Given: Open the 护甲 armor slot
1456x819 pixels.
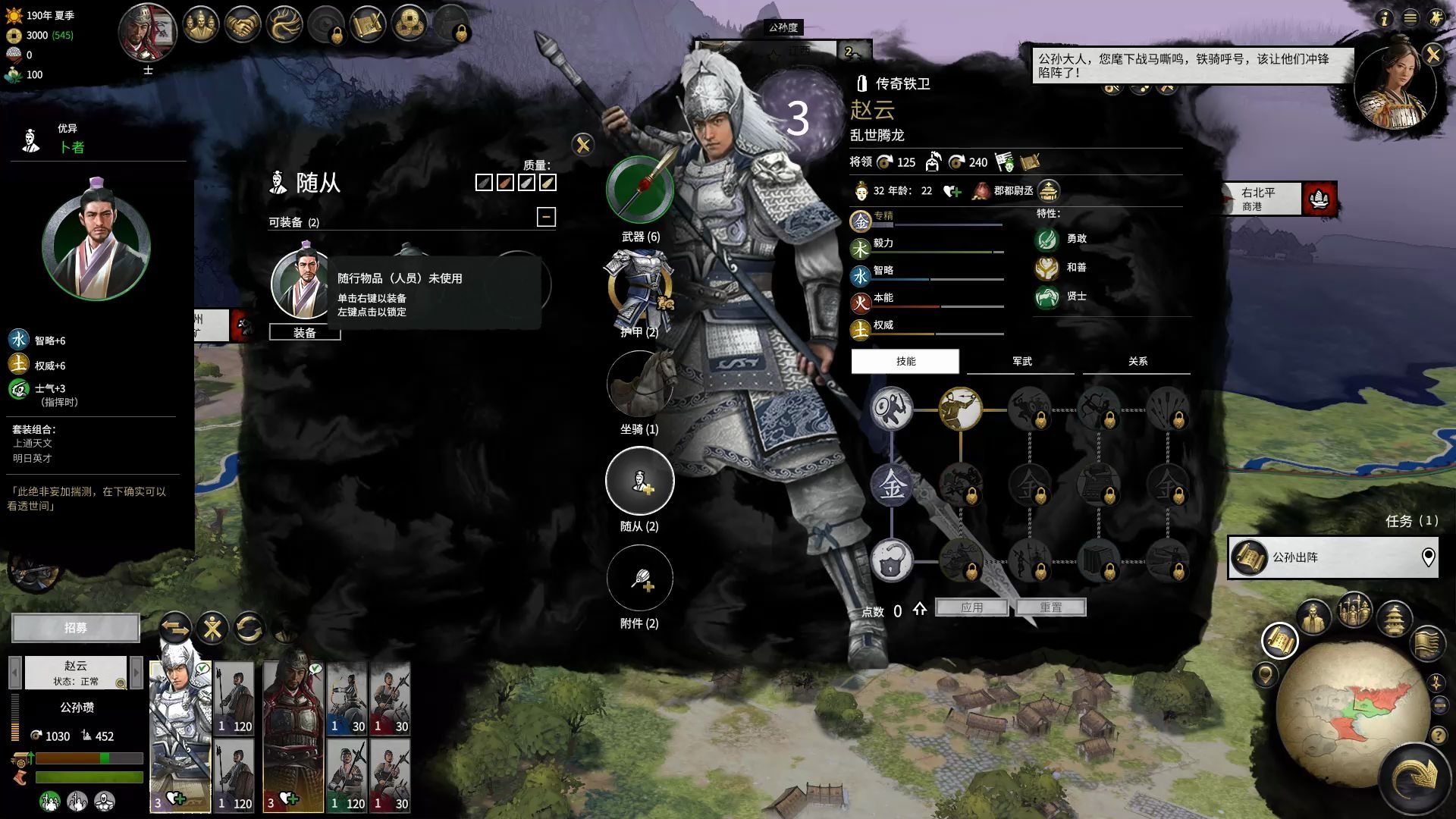Looking at the screenshot, I should point(640,288).
